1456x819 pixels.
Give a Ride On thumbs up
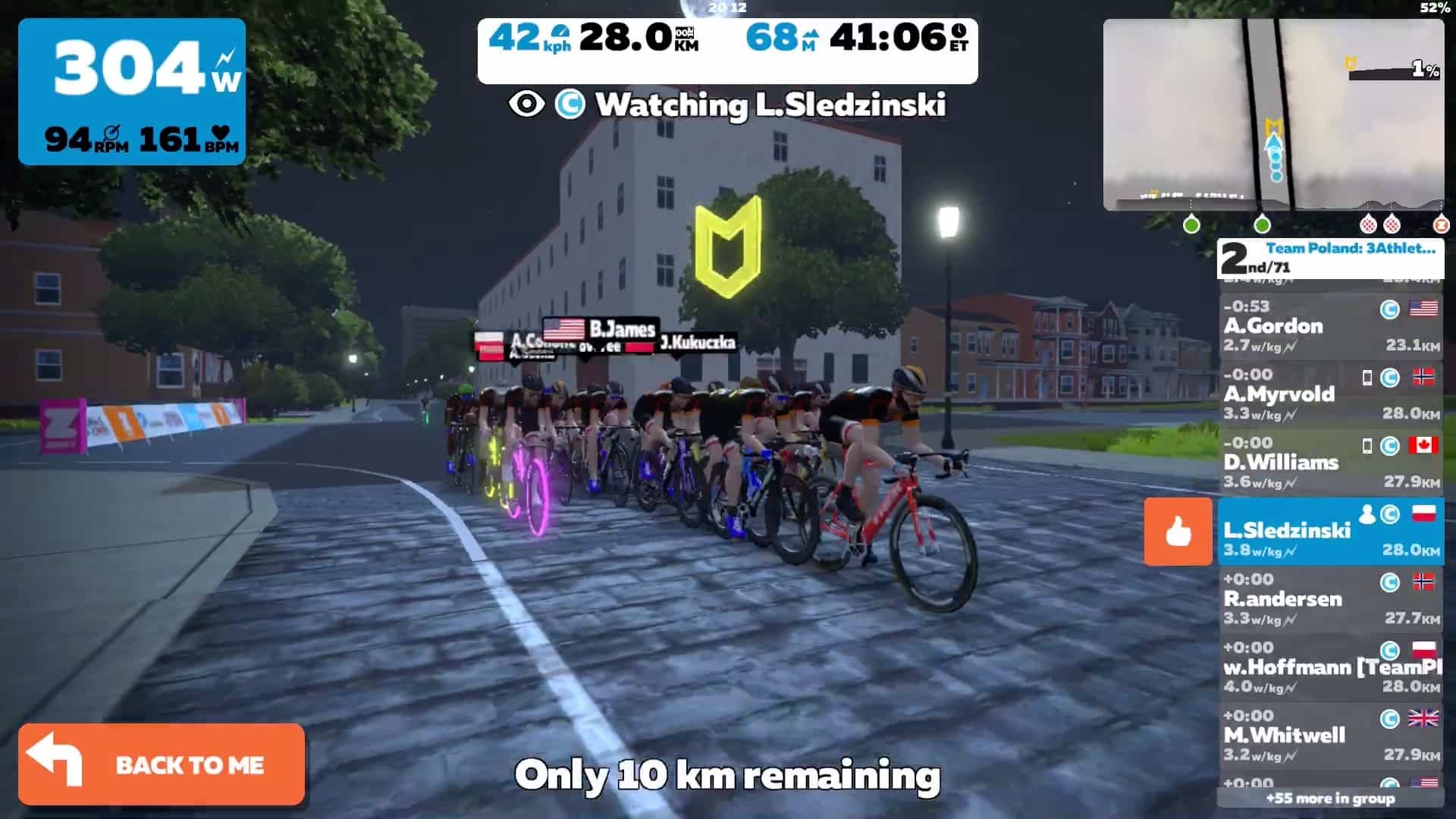(1178, 532)
